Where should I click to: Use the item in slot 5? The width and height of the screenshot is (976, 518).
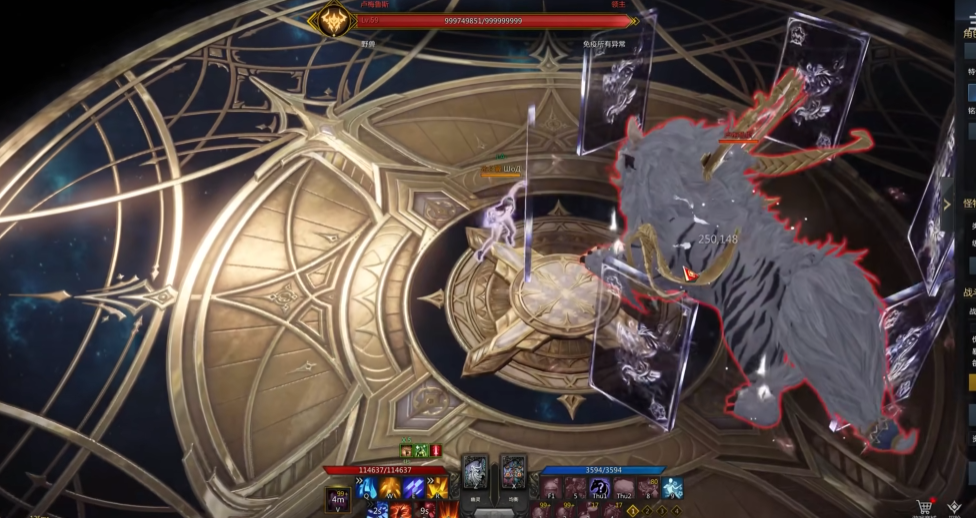pos(576,488)
